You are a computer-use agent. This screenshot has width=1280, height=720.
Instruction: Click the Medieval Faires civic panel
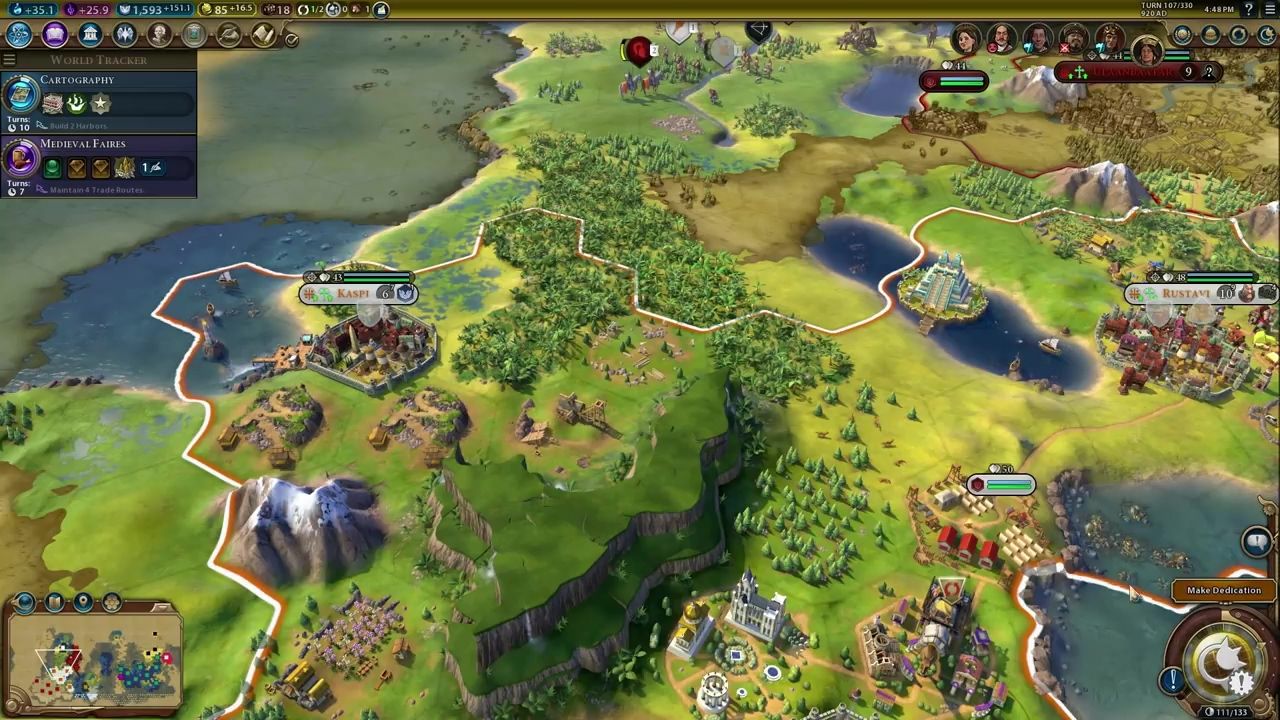[x=98, y=166]
